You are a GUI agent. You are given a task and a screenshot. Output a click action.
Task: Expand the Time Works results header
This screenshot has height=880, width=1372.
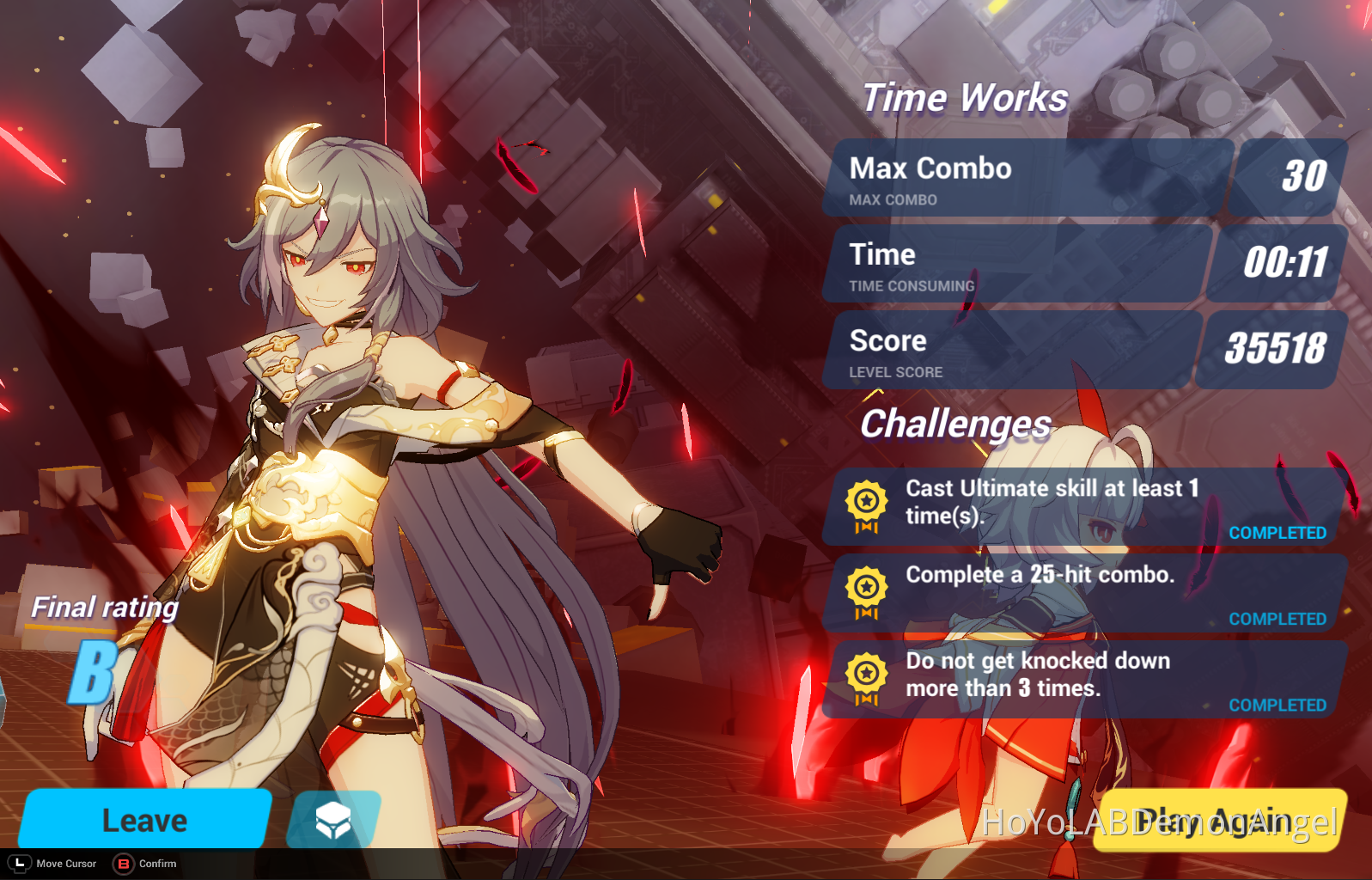(x=966, y=97)
